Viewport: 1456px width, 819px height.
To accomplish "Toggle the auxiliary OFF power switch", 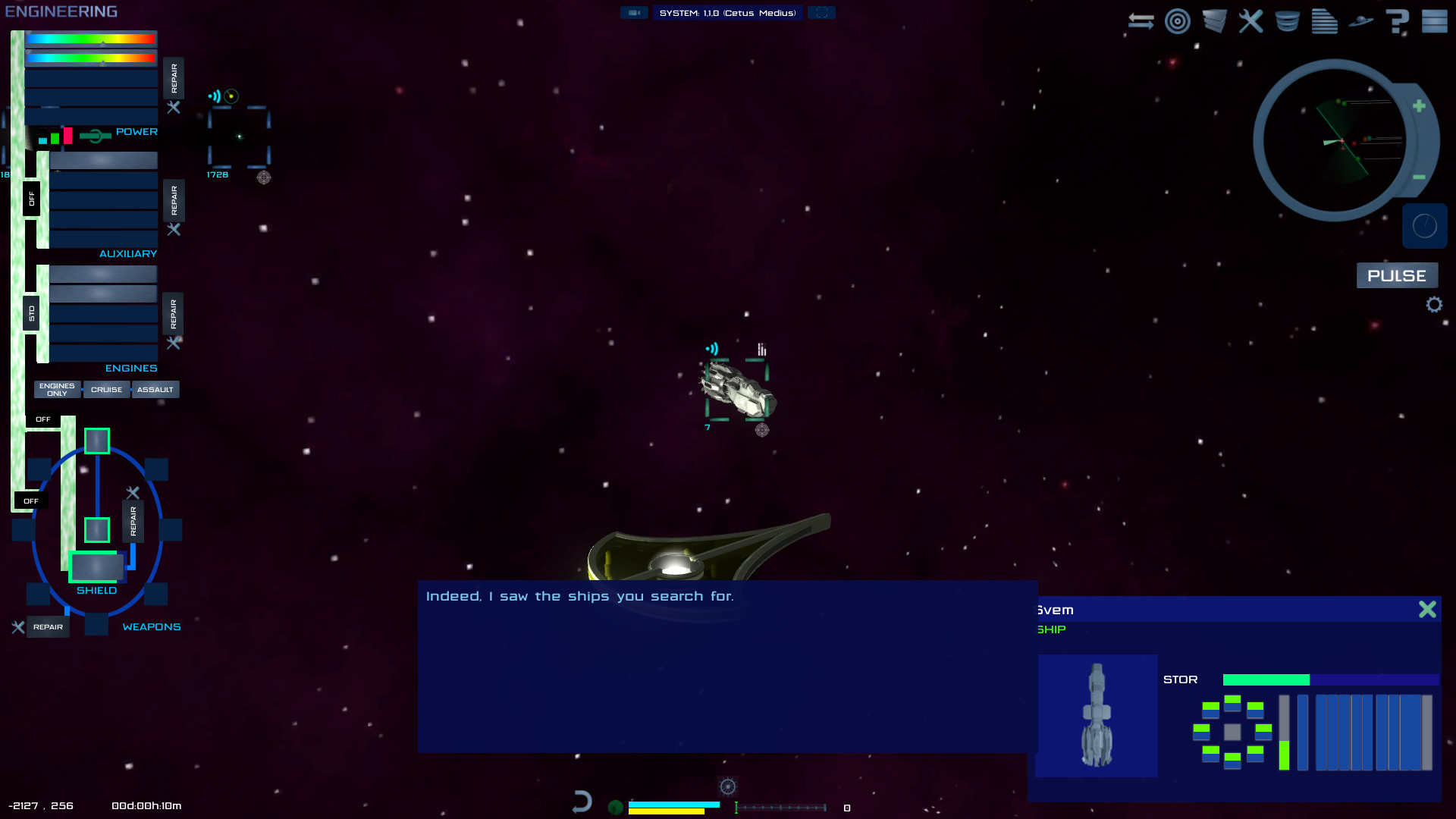I will (x=31, y=199).
